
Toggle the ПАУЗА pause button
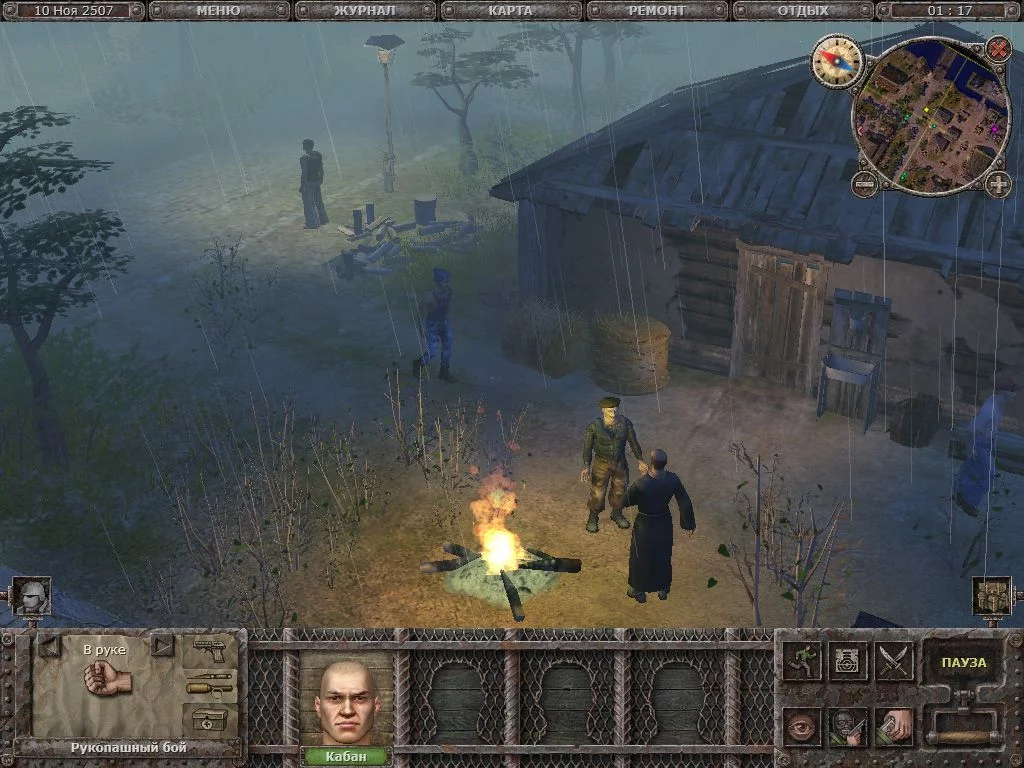click(963, 662)
